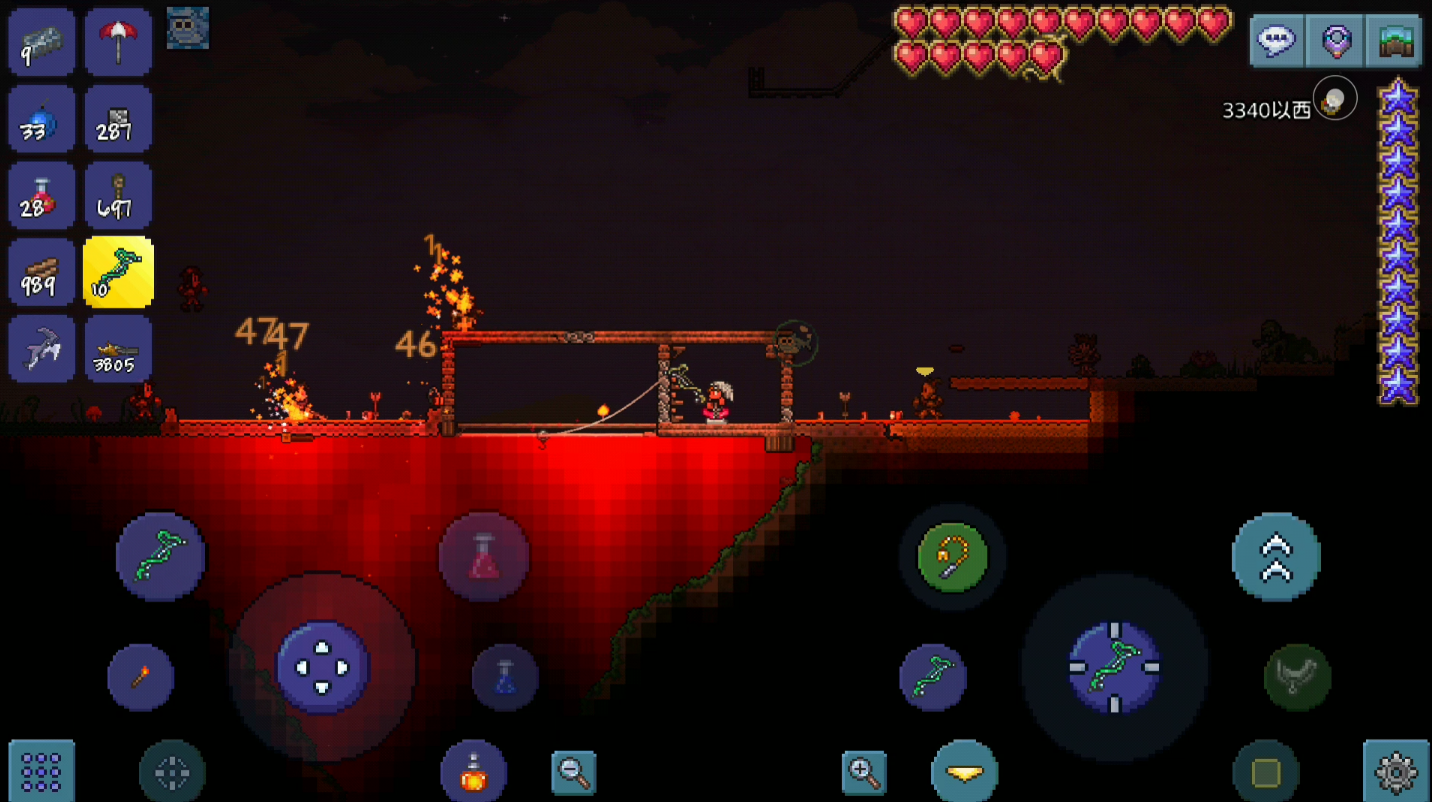This screenshot has height=802, width=1432.
Task: Choose the pickaxe hotbar slot
Action: coord(42,349)
